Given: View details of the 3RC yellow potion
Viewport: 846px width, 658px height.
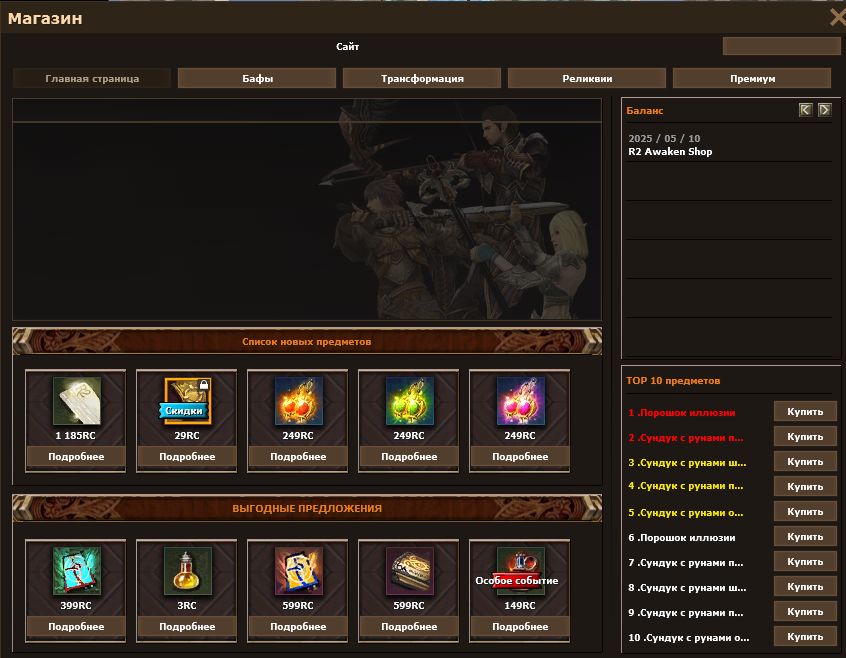Looking at the screenshot, I should click(187, 627).
